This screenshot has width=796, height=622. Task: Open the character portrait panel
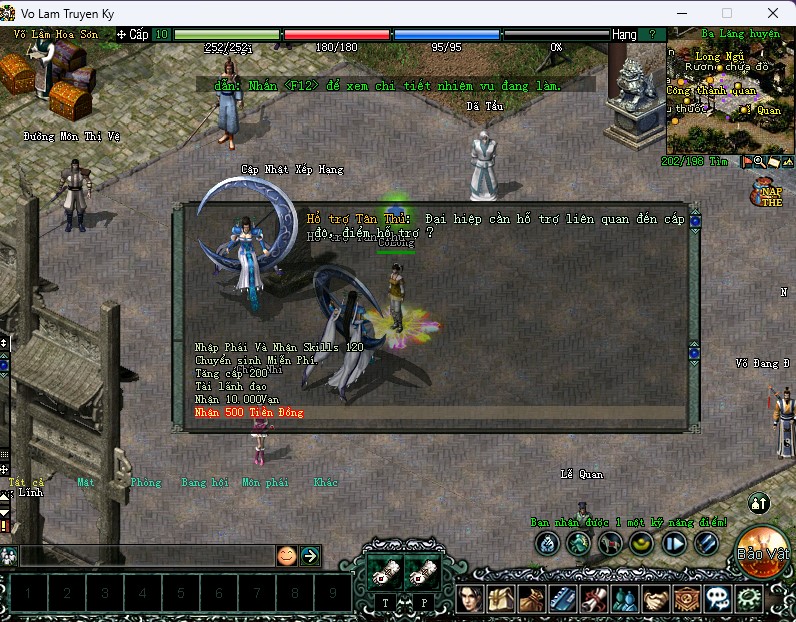470,600
